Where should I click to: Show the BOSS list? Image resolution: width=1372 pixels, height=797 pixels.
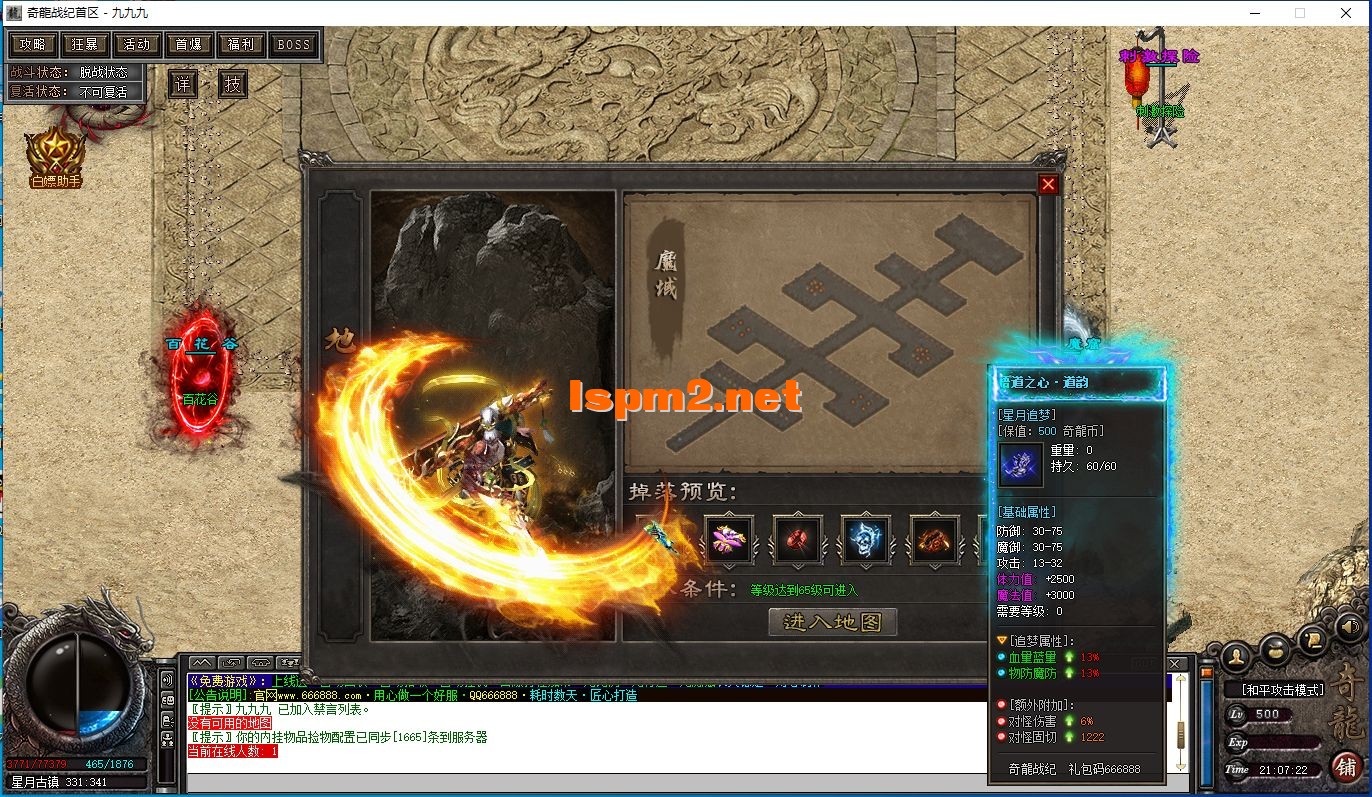(x=293, y=44)
